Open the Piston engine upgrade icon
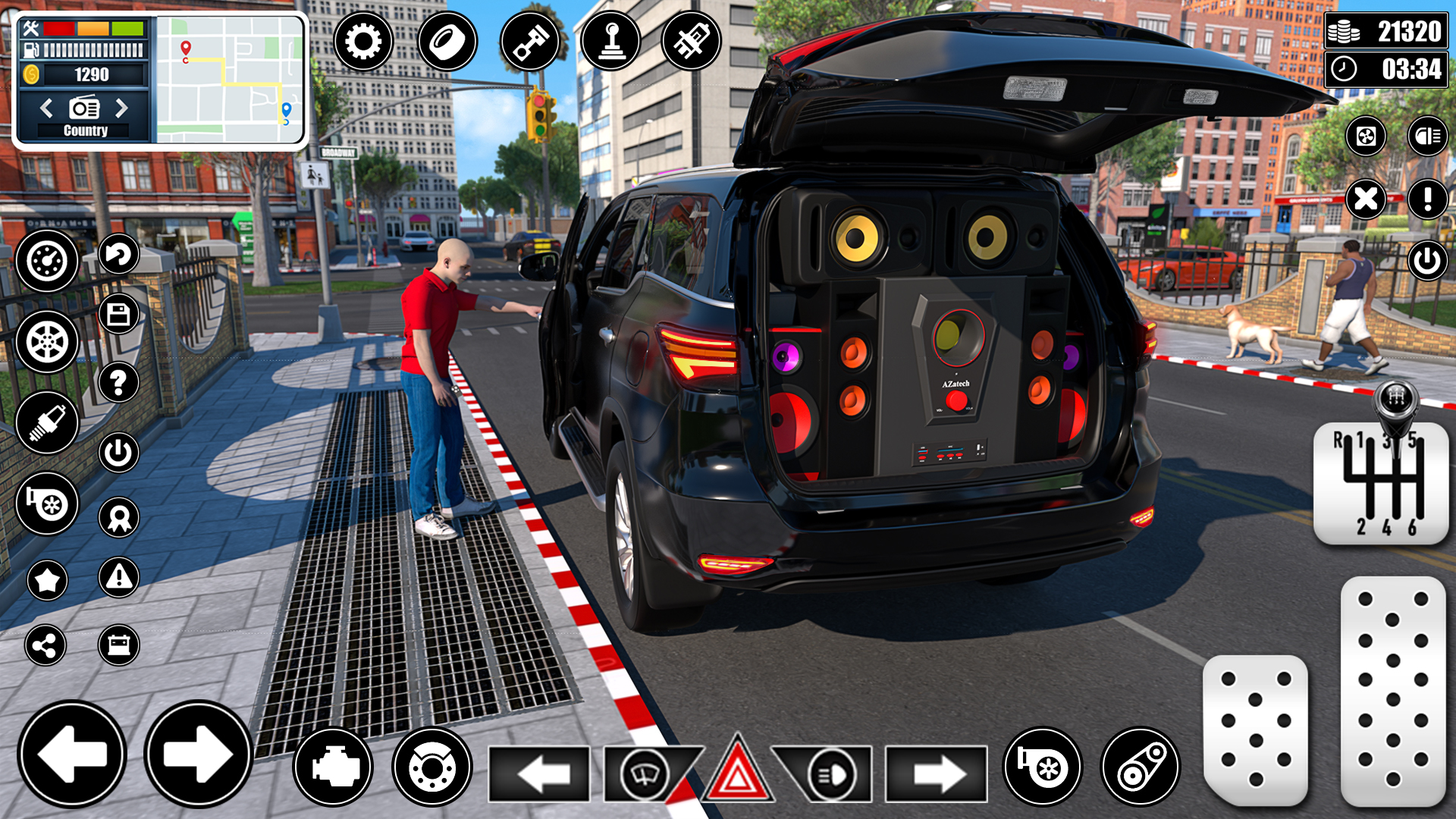The height and width of the screenshot is (819, 1456). (530, 41)
